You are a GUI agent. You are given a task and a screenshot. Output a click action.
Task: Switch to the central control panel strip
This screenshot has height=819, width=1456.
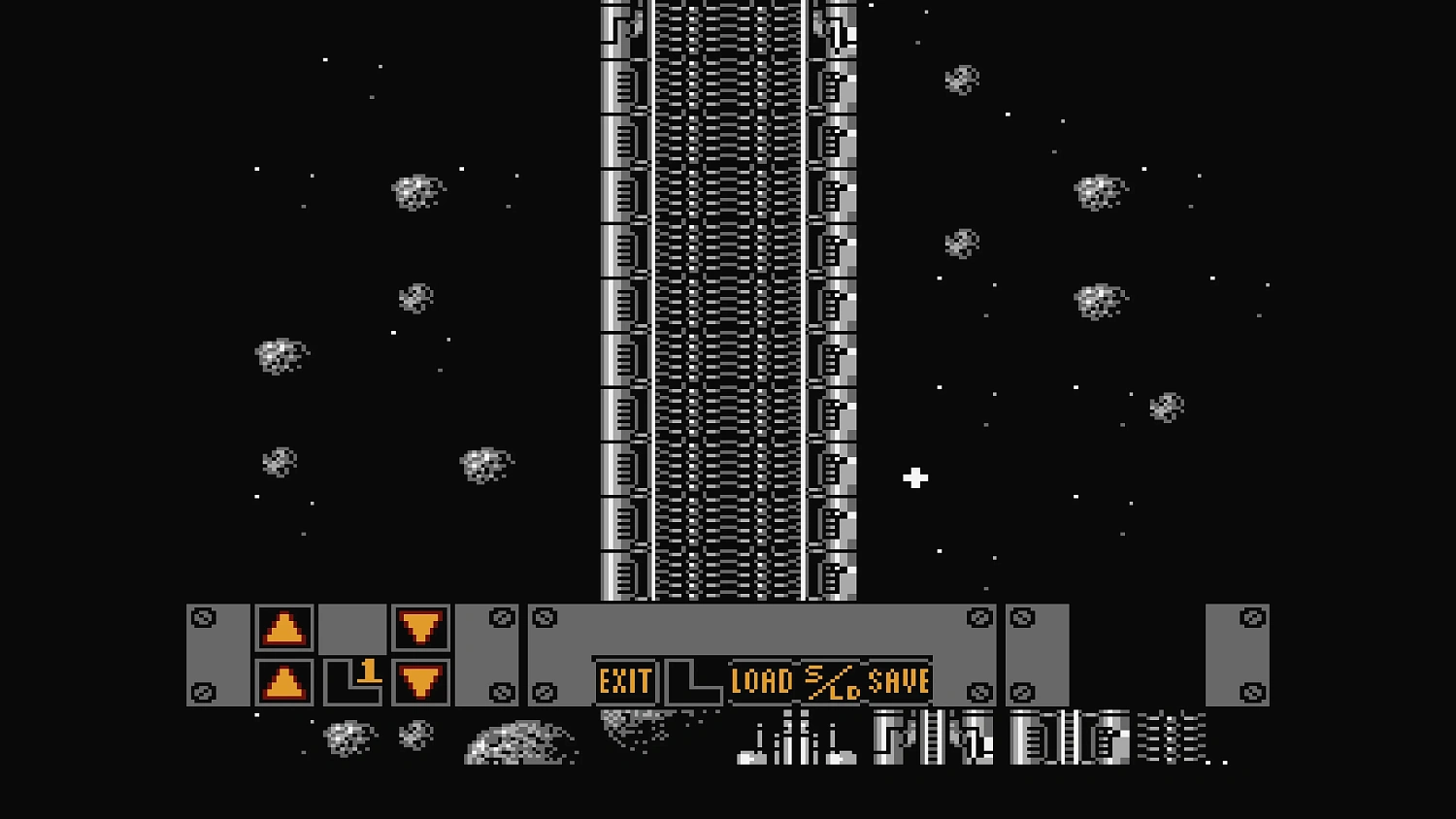tap(762, 636)
